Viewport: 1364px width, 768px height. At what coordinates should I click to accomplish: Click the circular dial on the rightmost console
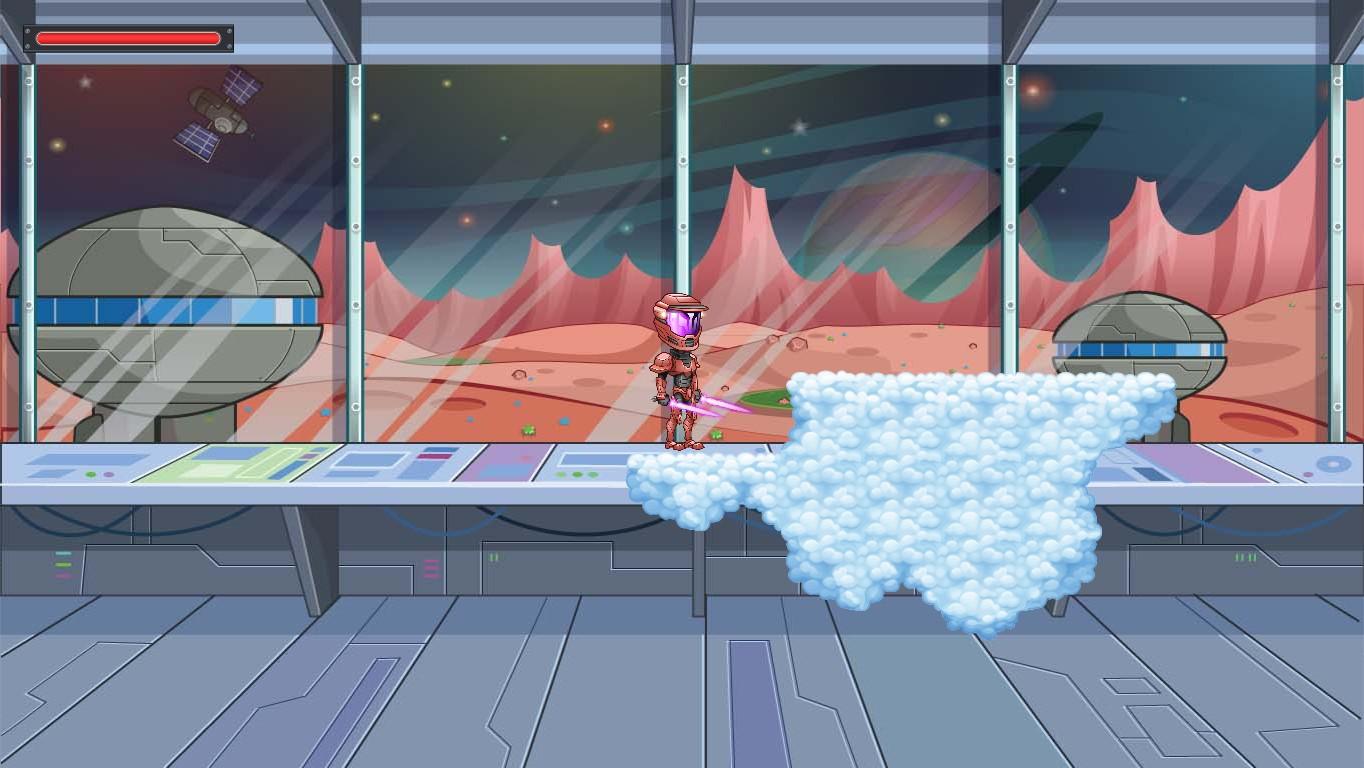click(x=1332, y=465)
